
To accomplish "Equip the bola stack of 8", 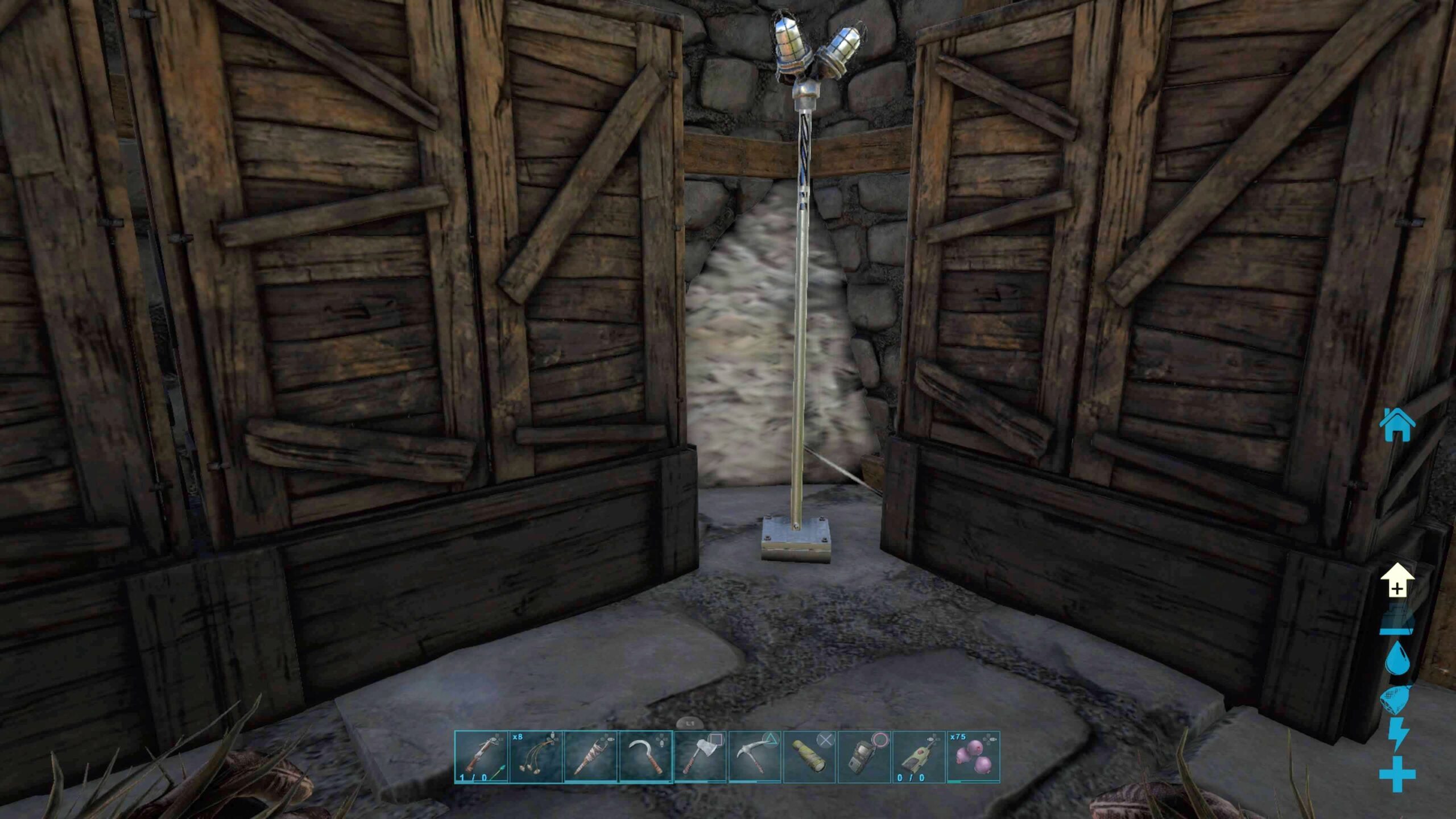I will pos(536,757).
